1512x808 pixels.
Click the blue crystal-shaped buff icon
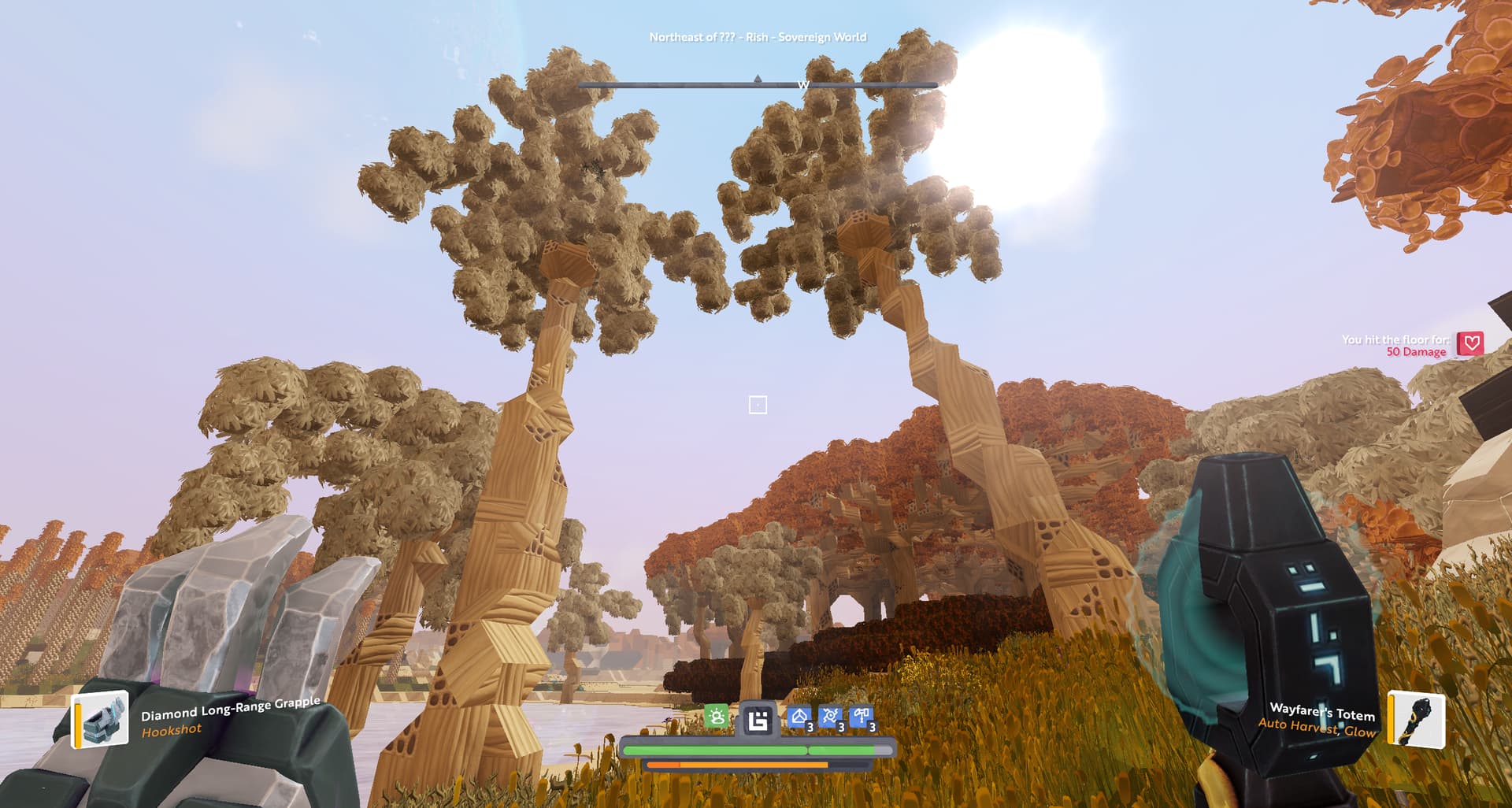pos(799,717)
